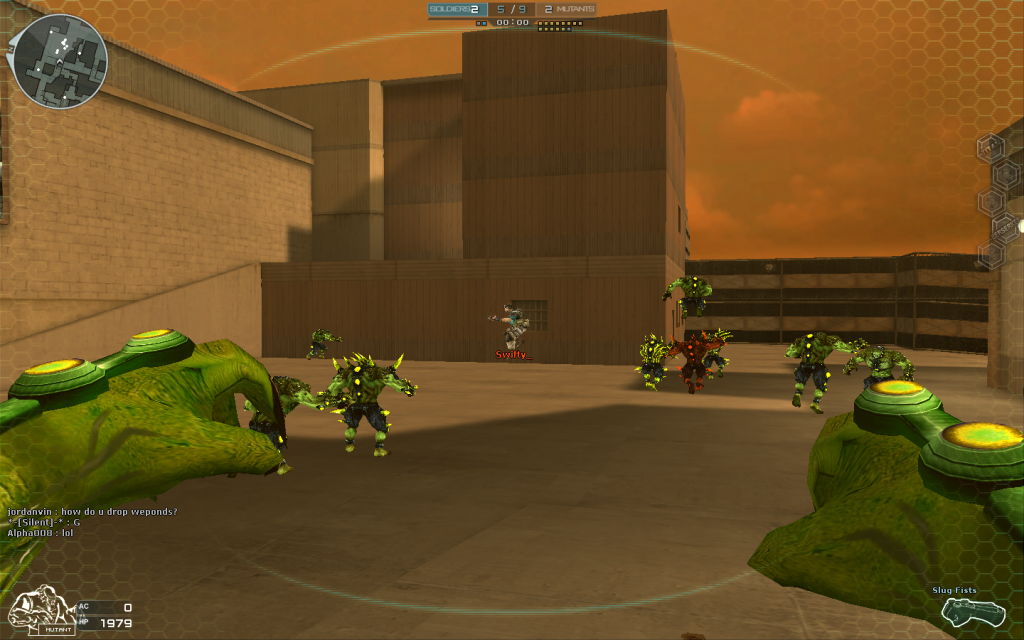Image resolution: width=1024 pixels, height=640 pixels.
Task: Click the circular minimap
Action: coord(59,61)
